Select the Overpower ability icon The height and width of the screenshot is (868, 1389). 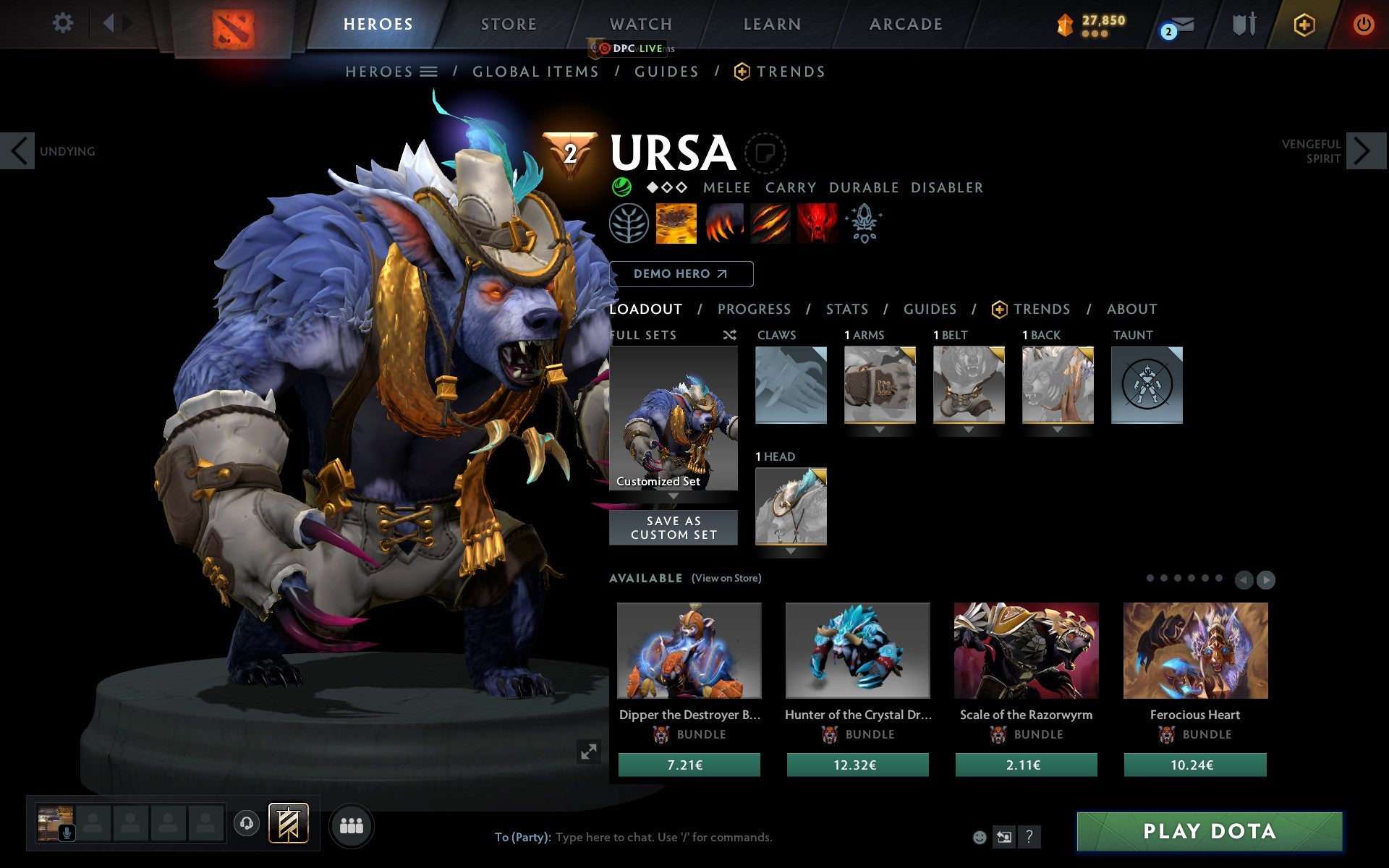(723, 224)
